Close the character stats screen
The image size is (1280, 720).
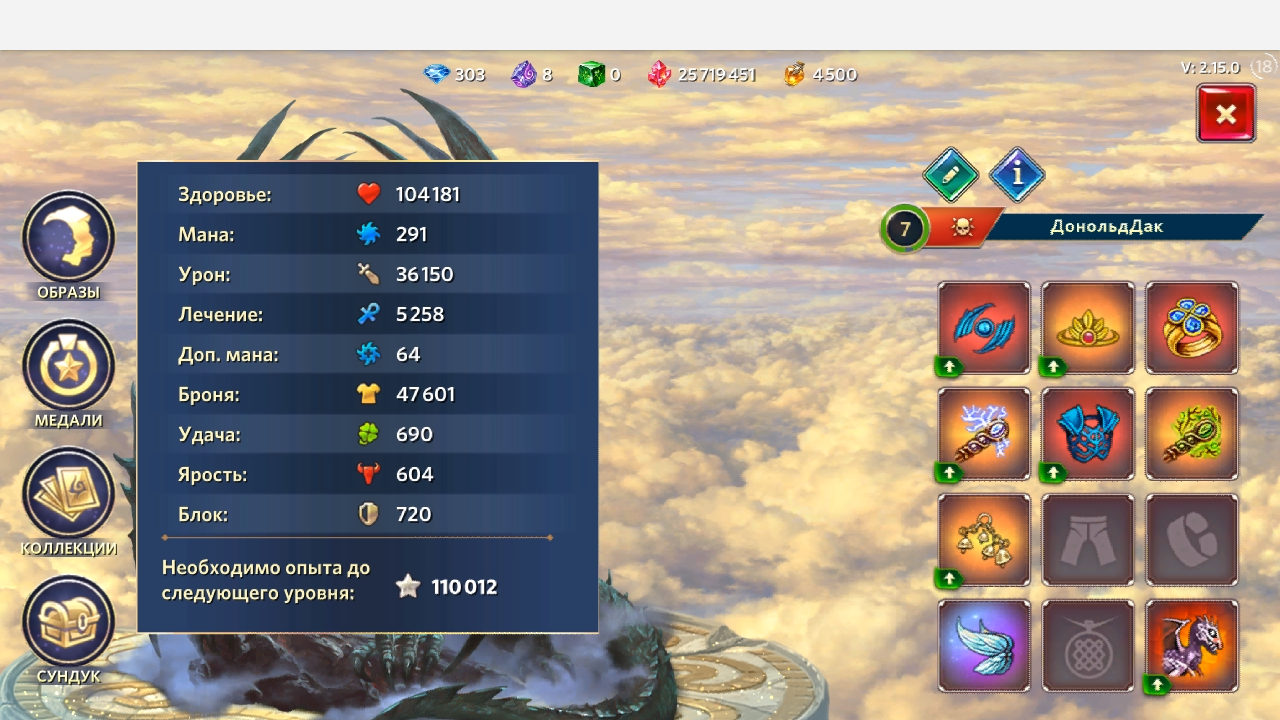pyautogui.click(x=1226, y=113)
